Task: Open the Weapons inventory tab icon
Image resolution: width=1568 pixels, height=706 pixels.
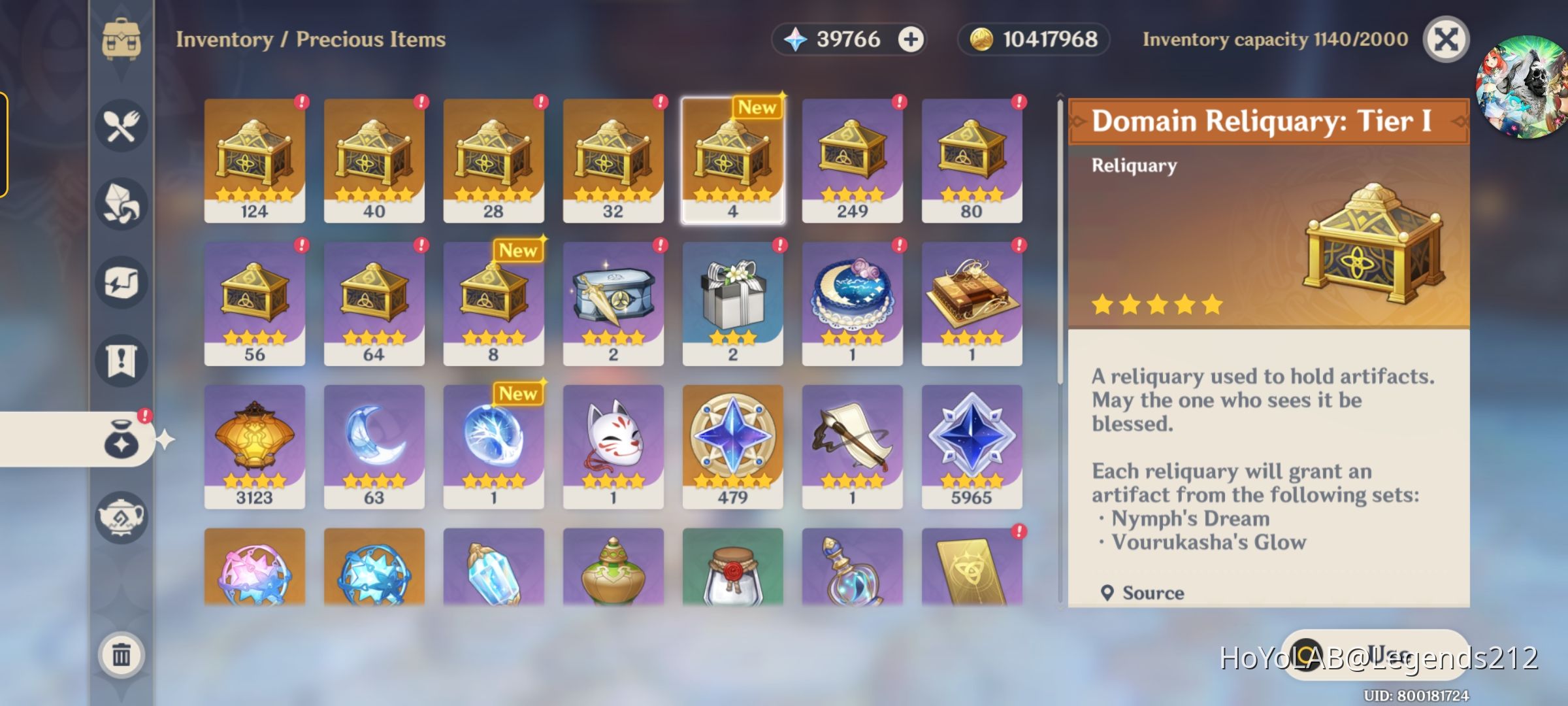Action: [x=121, y=281]
